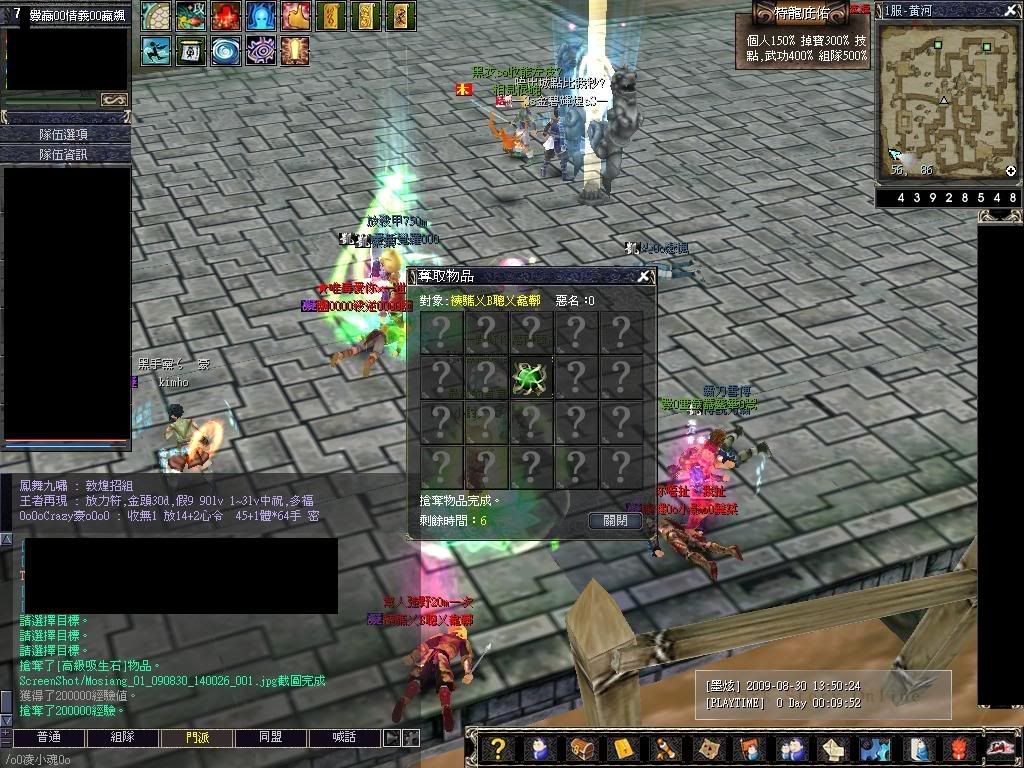Choose the 同盟 alliance chat tab

click(x=271, y=737)
